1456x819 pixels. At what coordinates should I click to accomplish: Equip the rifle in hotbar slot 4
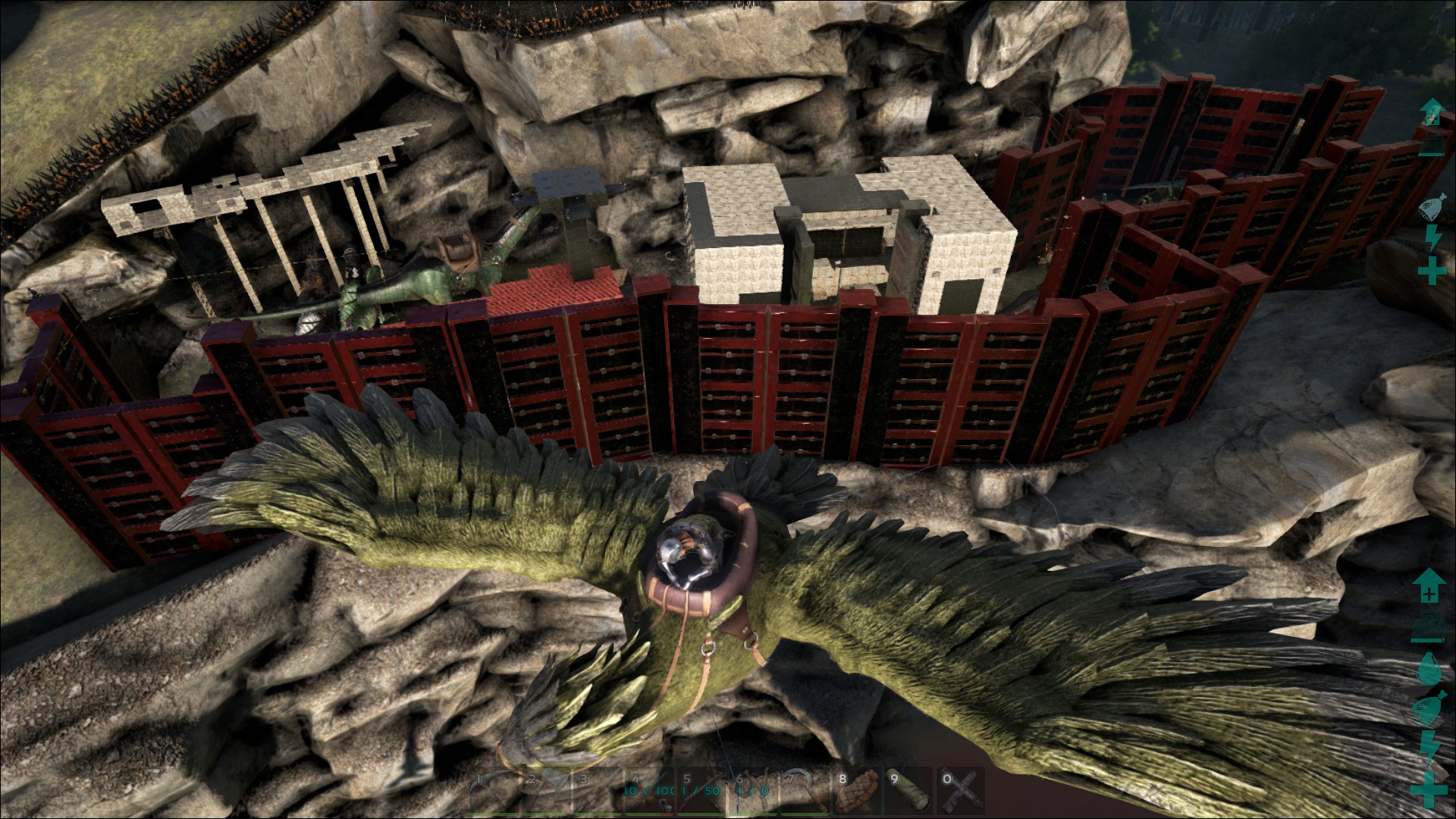click(650, 791)
